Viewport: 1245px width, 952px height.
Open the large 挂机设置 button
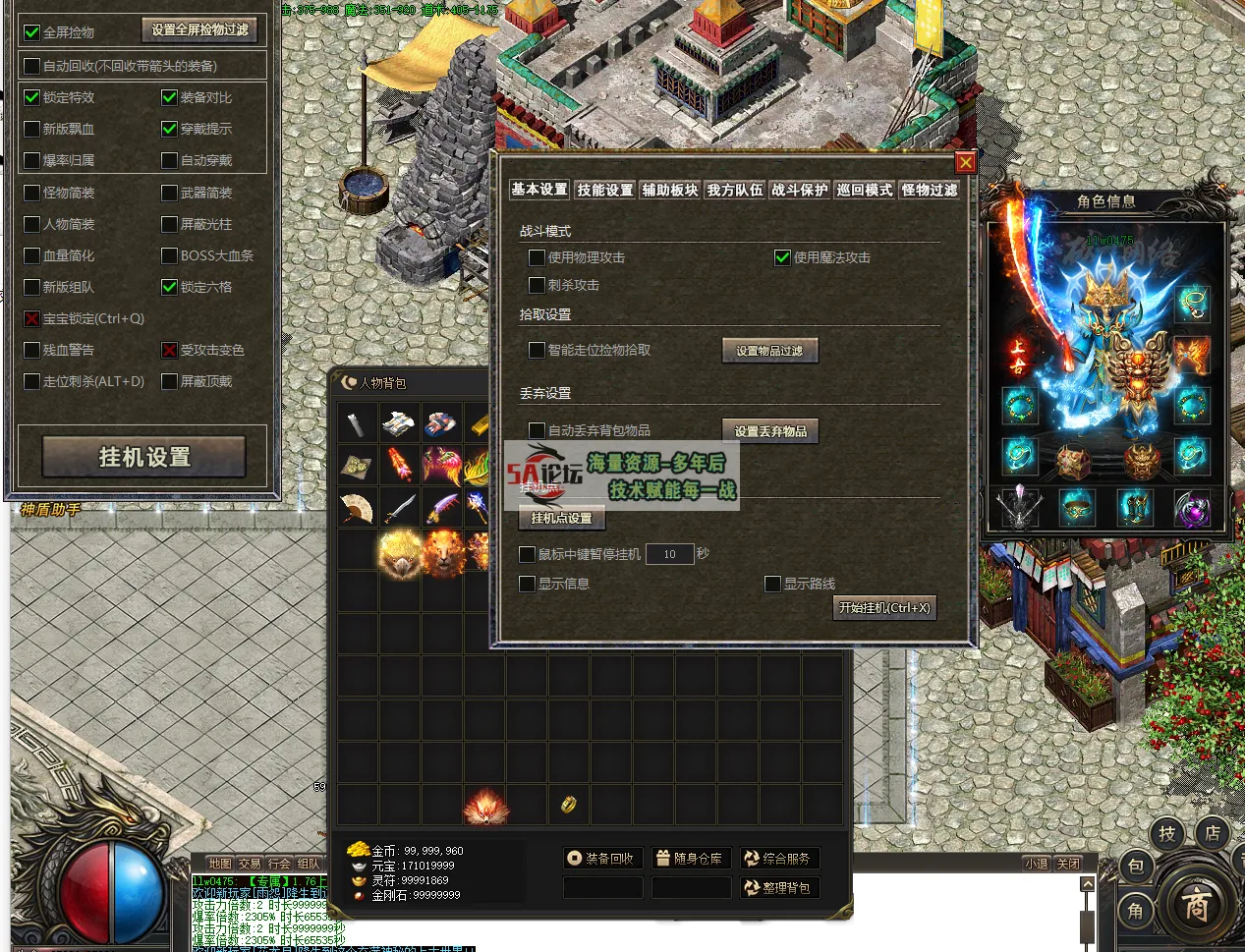143,457
